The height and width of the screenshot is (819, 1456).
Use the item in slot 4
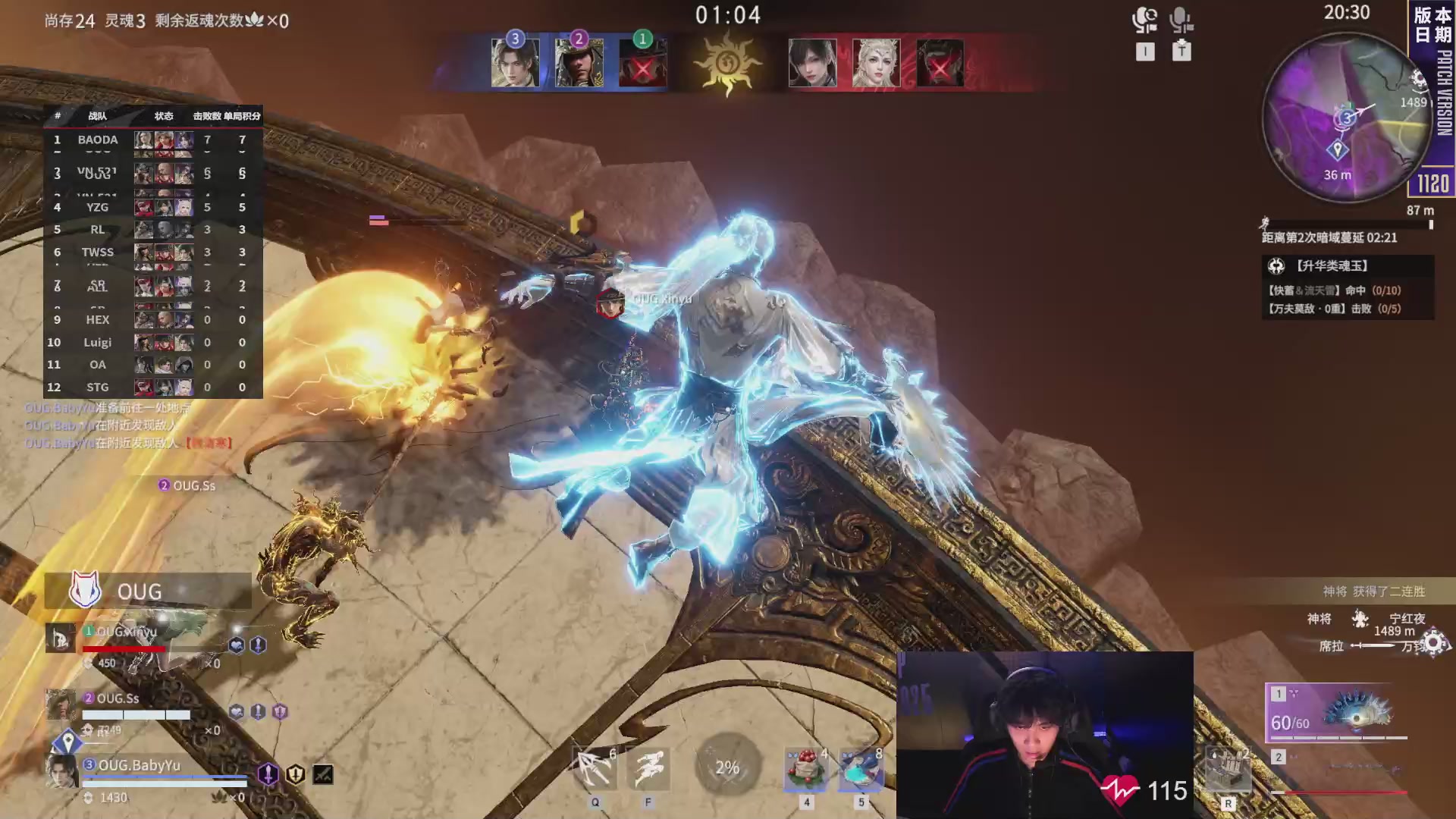pos(806,769)
